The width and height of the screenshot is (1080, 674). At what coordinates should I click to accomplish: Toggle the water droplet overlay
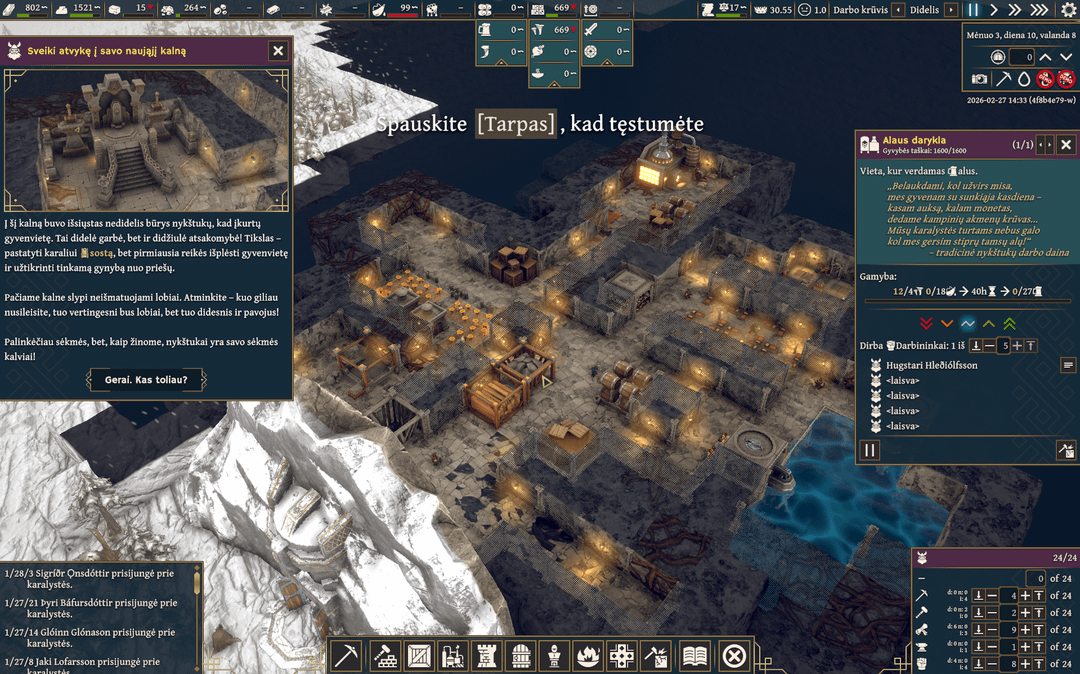click(x=1024, y=79)
